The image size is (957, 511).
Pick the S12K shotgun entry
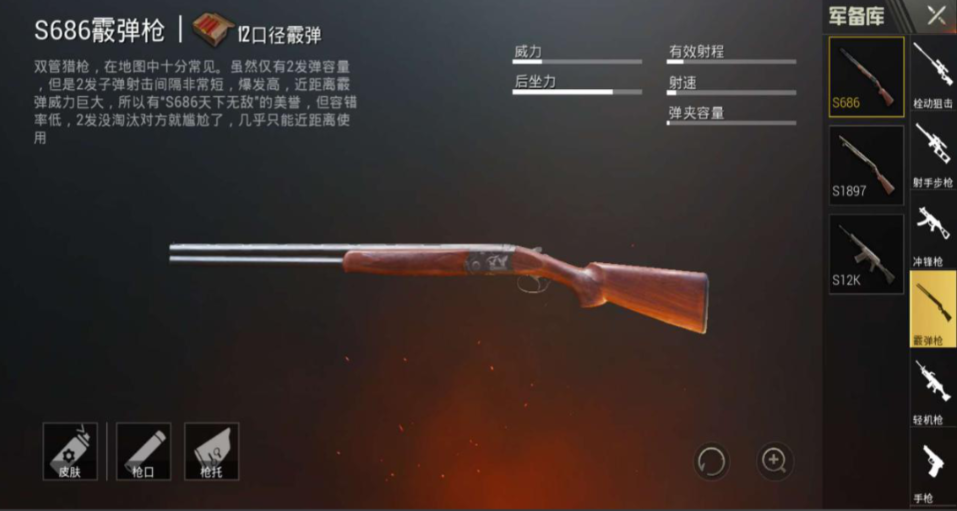[866, 254]
